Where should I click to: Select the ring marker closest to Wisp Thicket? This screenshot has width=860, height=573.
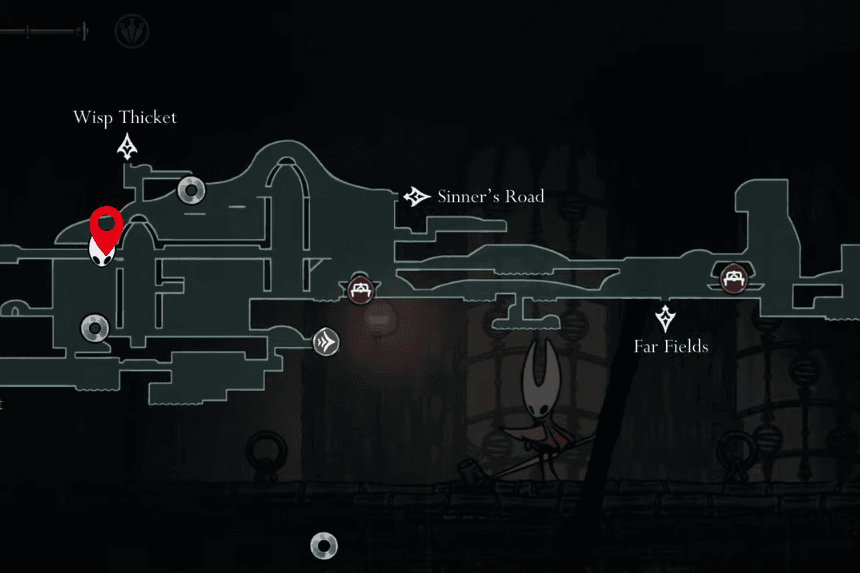190,189
